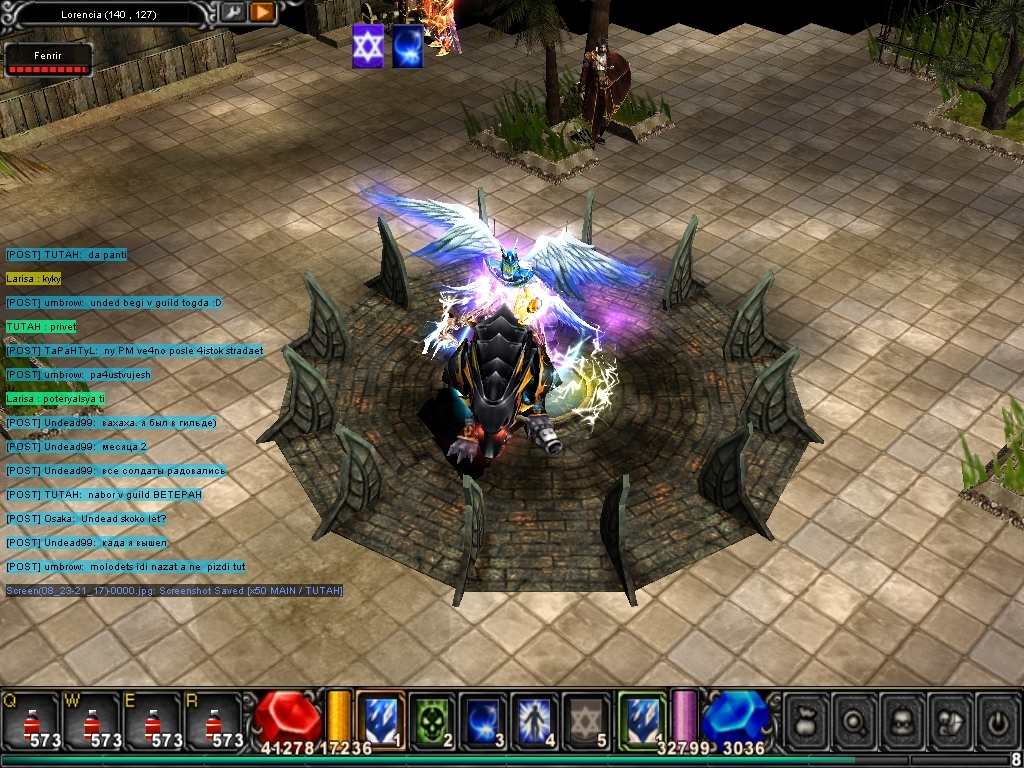Screen dimensions: 1024x768
Task: Use the potion in slot Q
Action: (30, 720)
